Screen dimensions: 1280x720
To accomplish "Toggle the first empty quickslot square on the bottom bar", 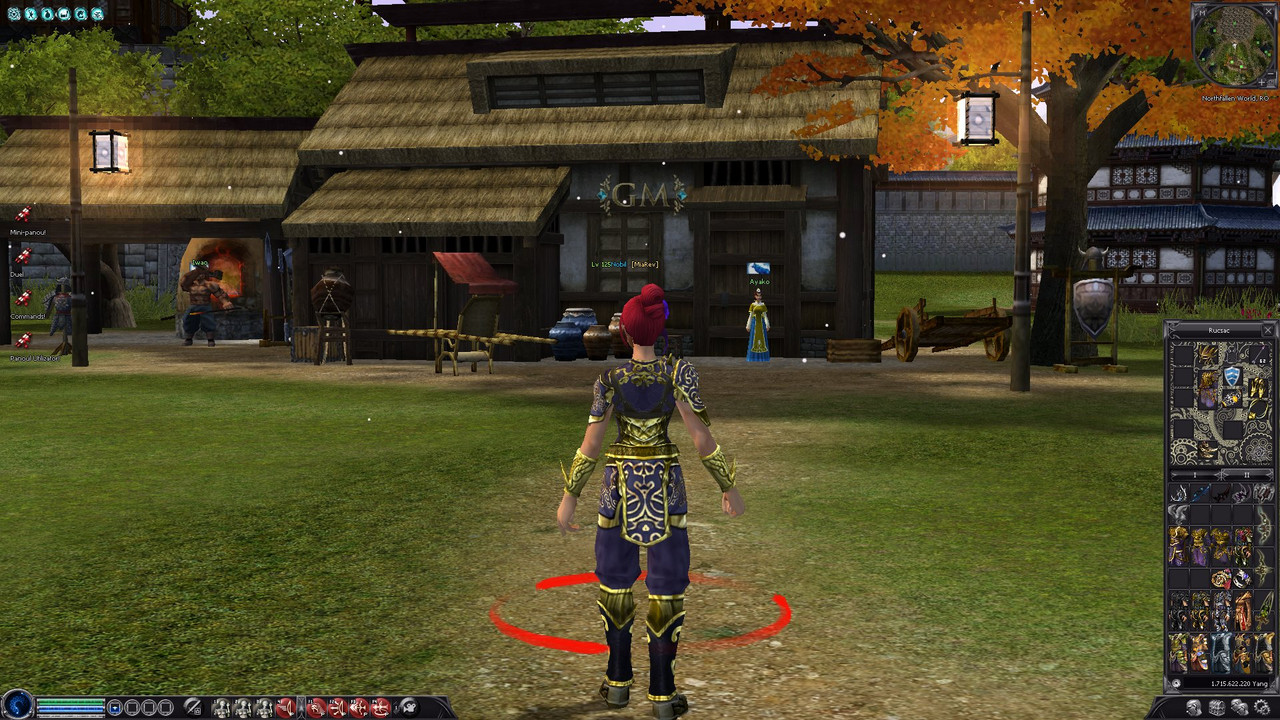I will pos(131,706).
